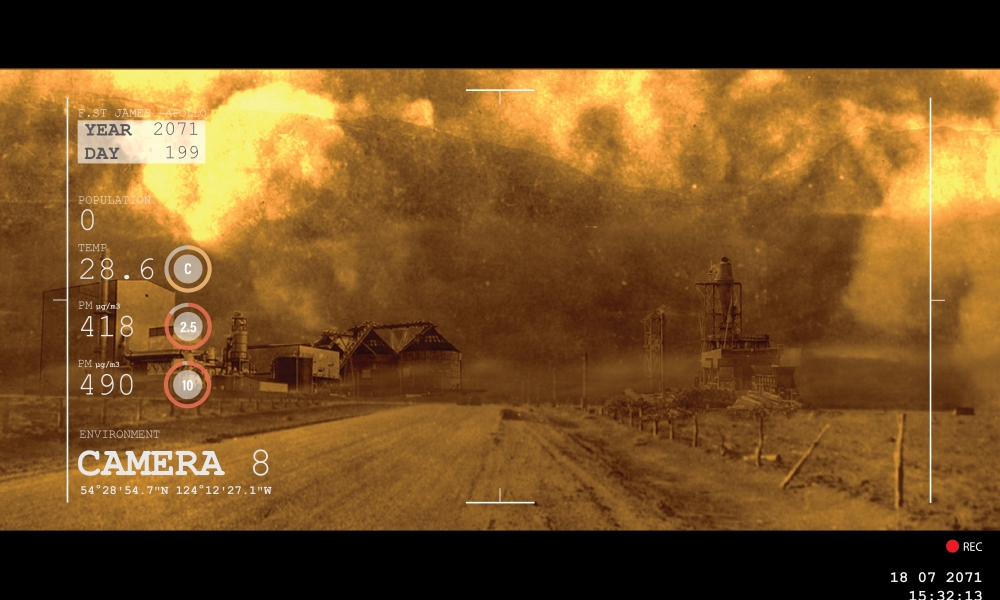
Task: Select the PM 10 indicator circle
Action: (187, 385)
